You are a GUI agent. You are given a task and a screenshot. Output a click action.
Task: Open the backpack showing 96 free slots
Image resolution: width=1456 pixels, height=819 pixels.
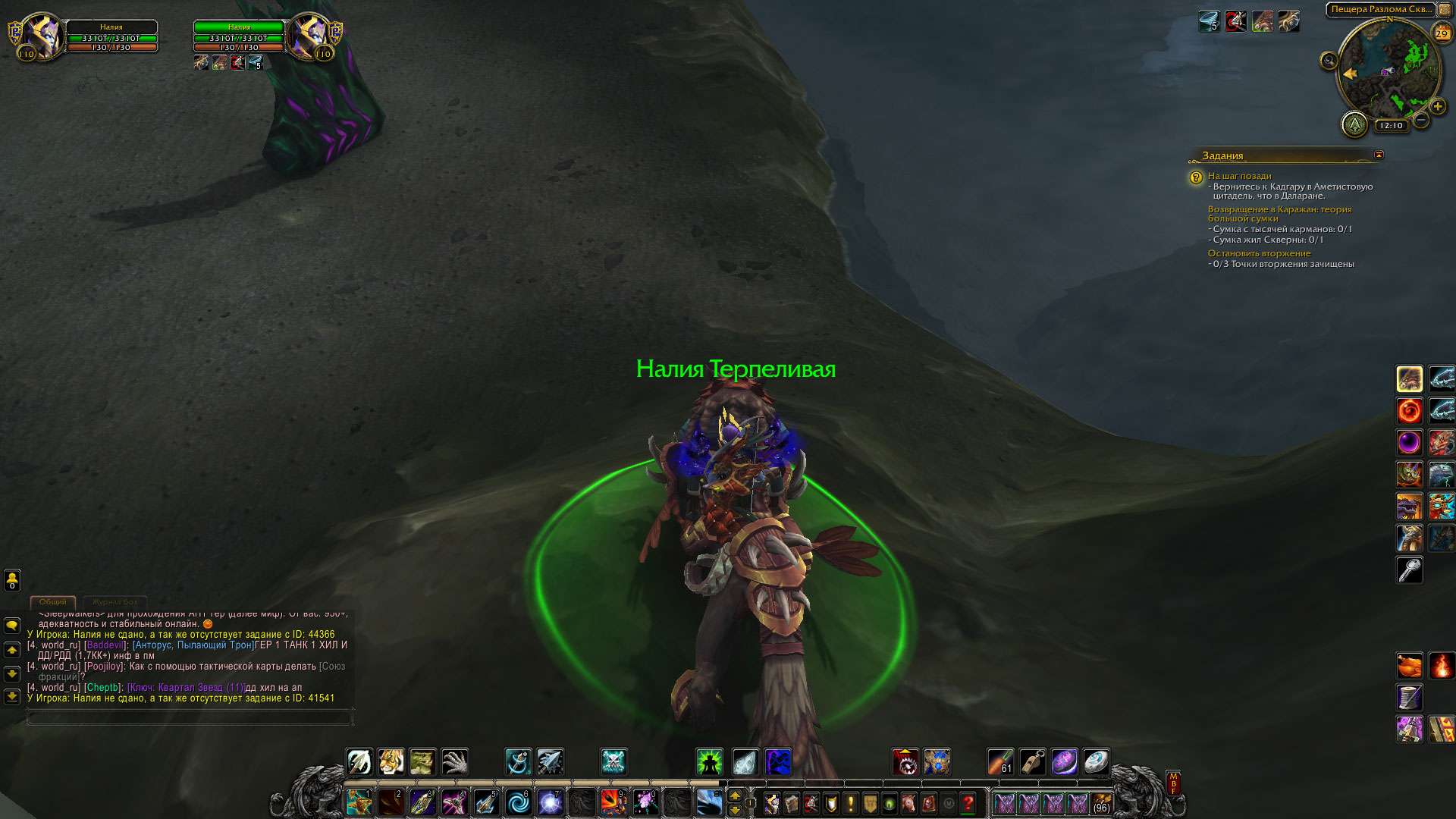[x=1101, y=803]
